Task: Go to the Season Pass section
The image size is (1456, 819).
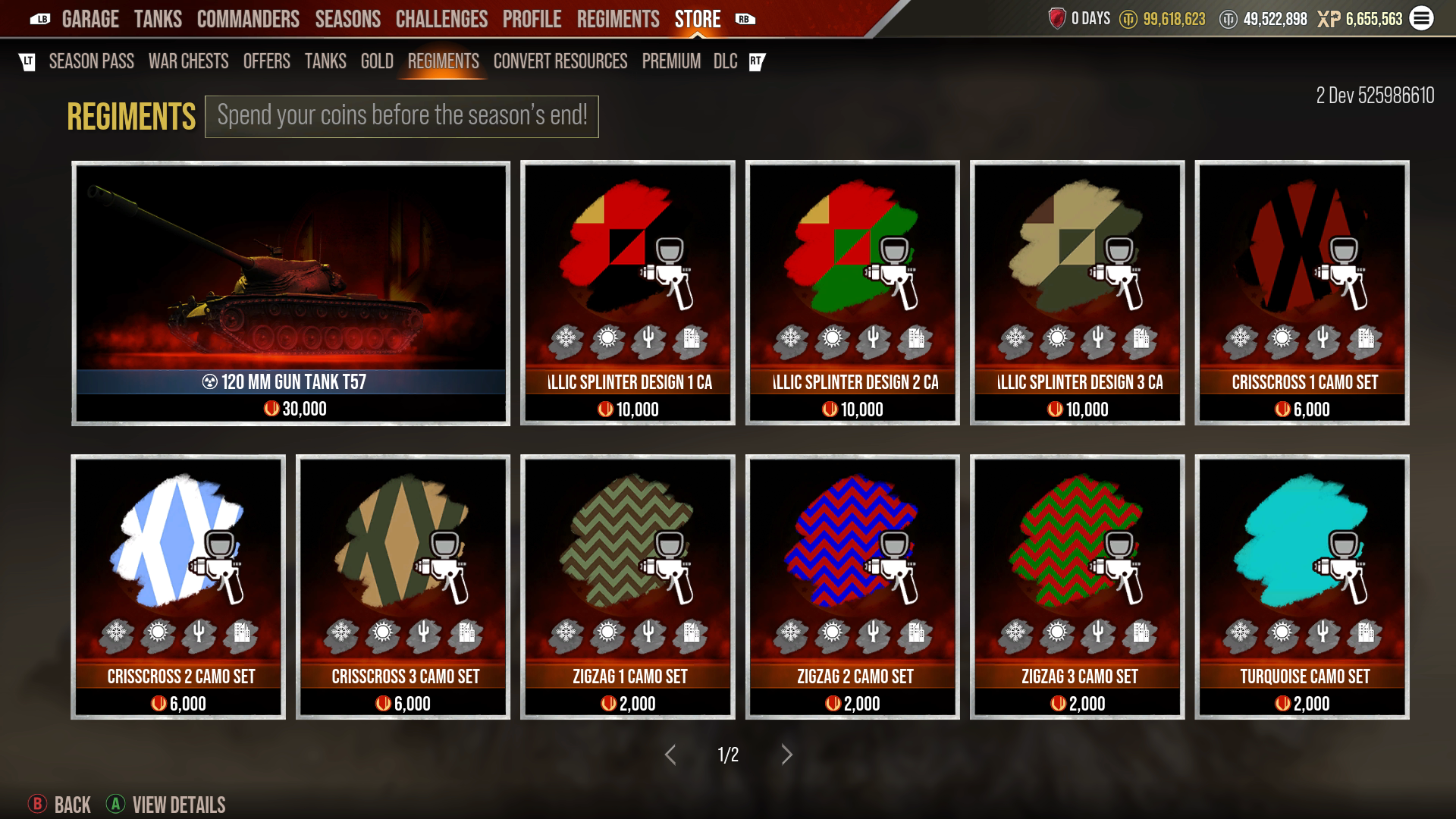Action: (x=92, y=61)
